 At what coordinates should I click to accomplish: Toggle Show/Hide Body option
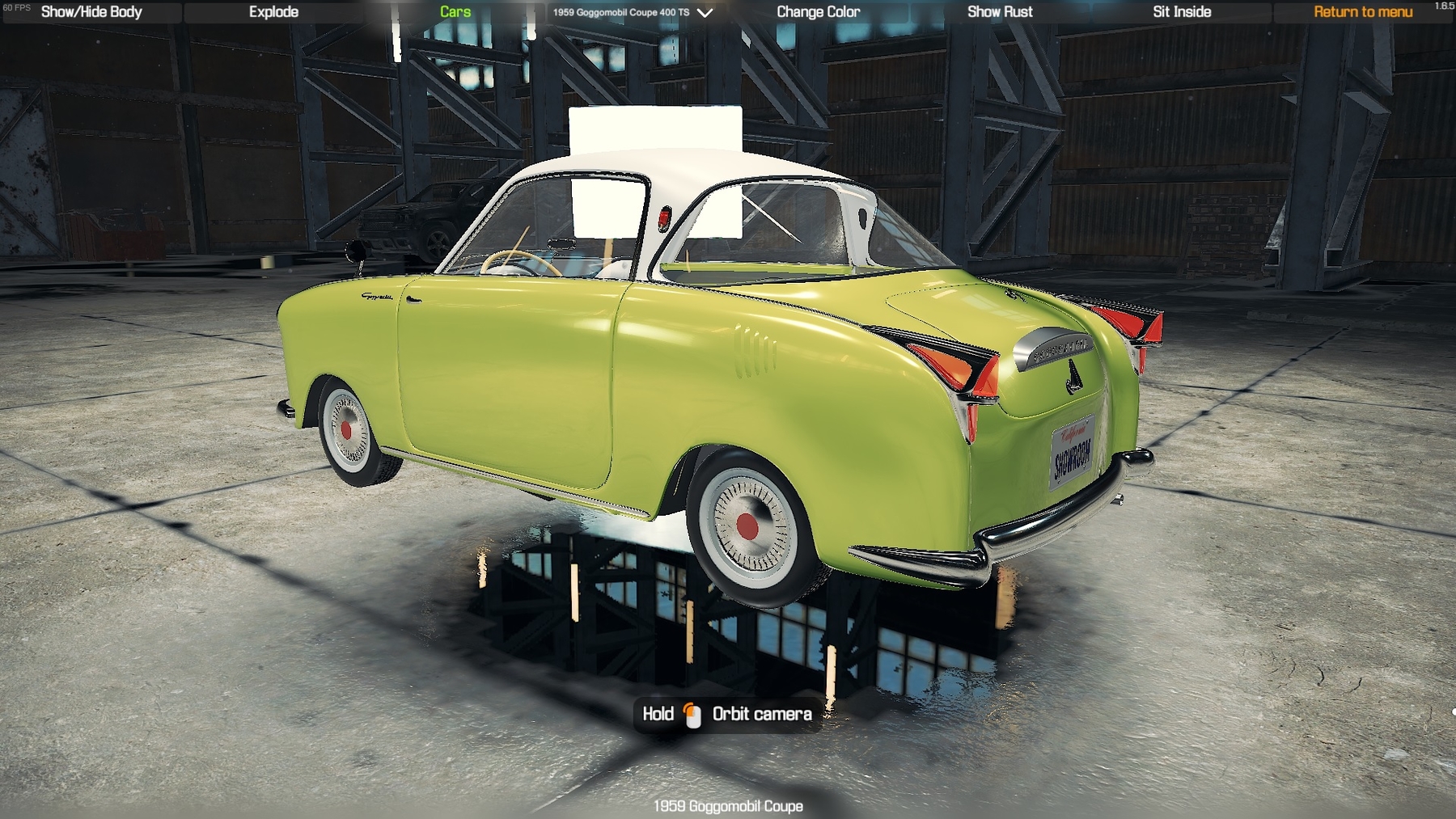coord(91,12)
